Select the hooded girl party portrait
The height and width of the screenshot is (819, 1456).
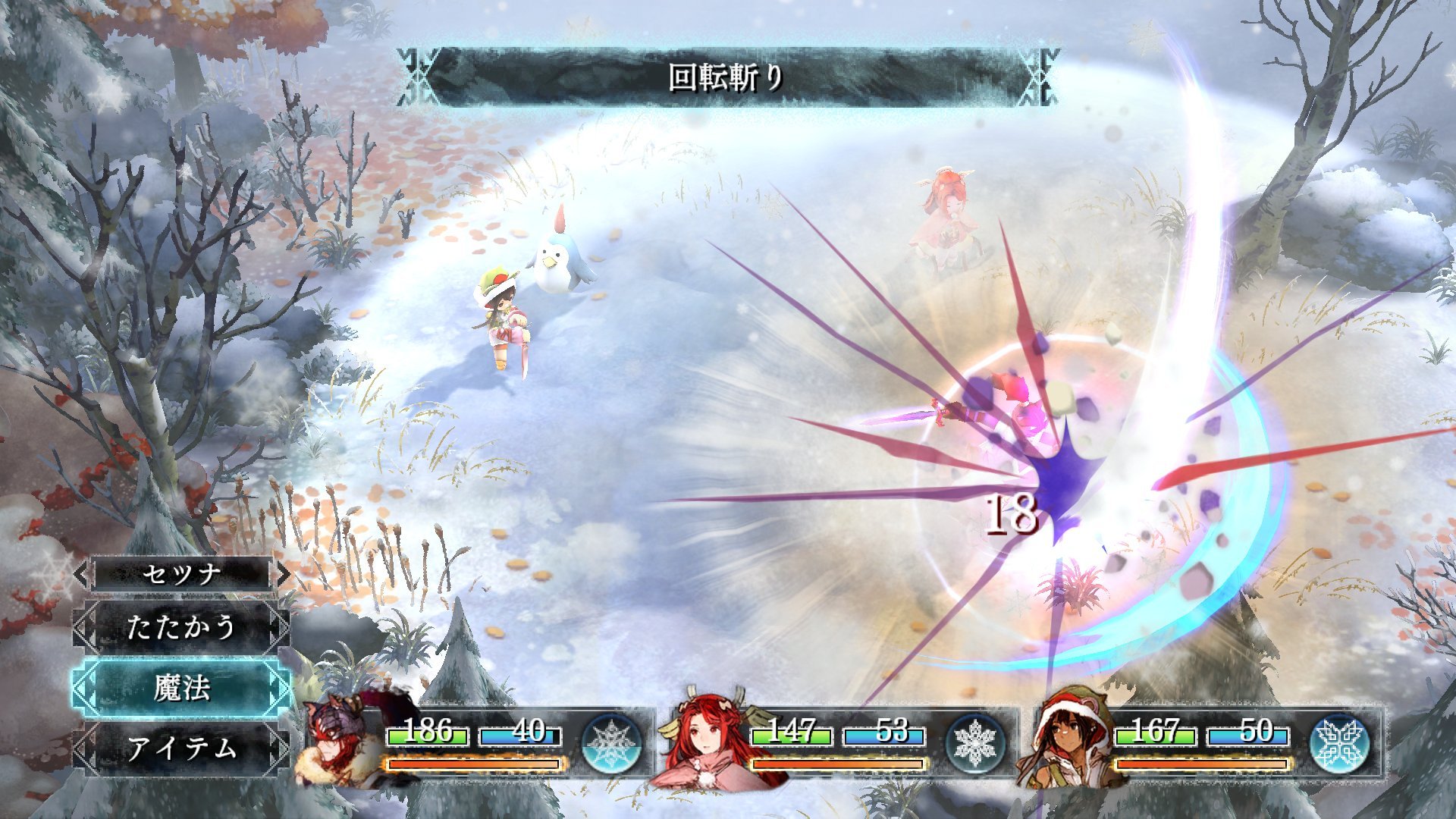[x=1067, y=739]
